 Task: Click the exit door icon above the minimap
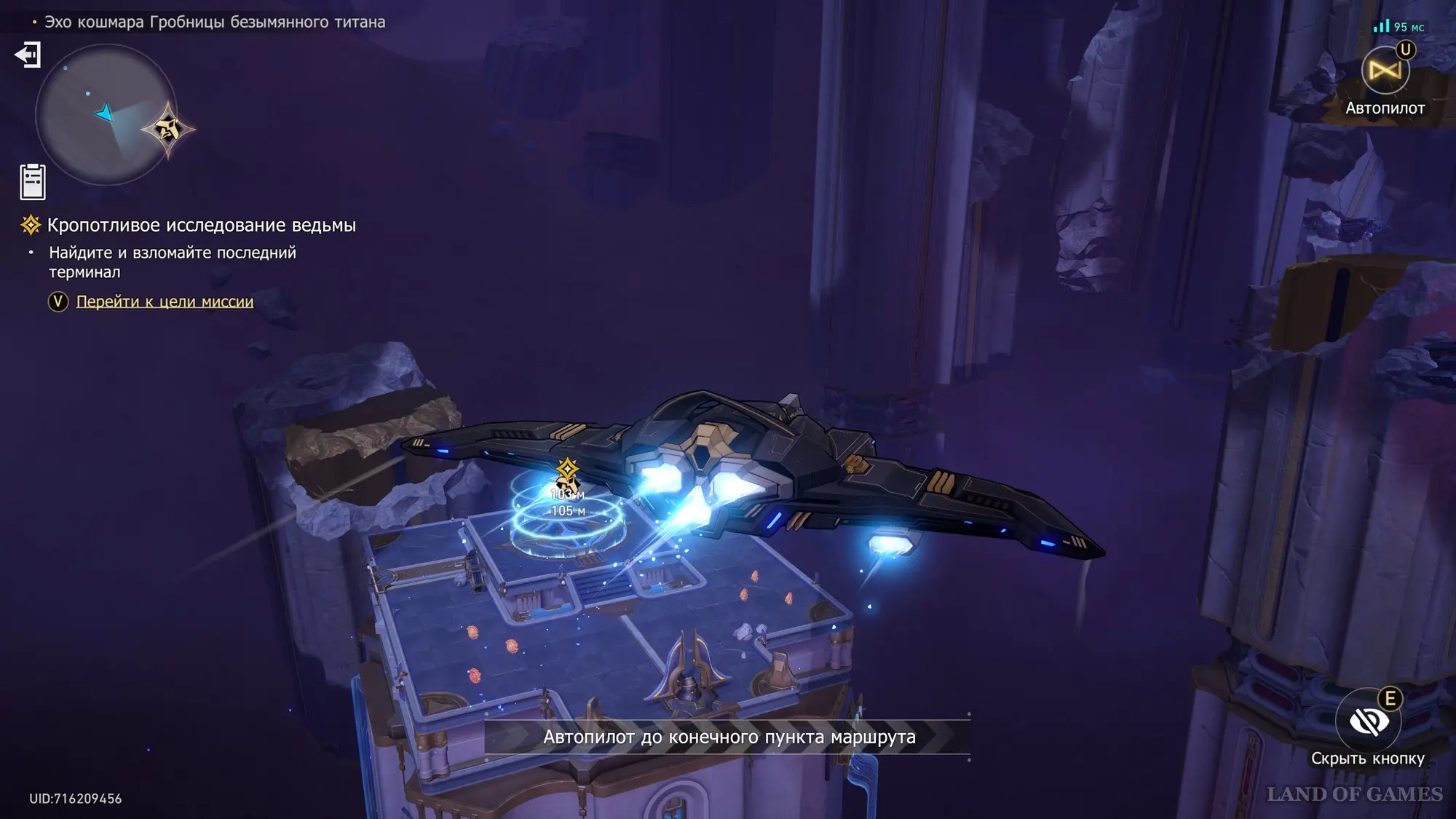28,55
